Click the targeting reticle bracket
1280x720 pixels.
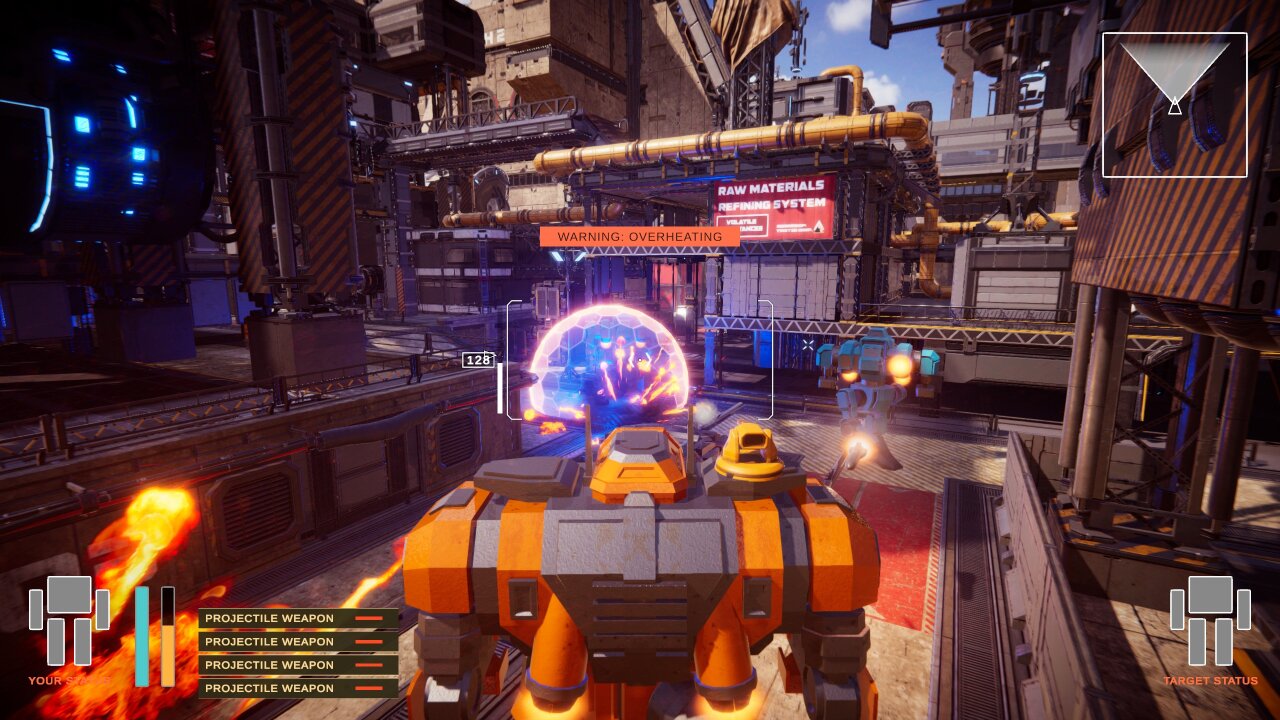click(640, 360)
